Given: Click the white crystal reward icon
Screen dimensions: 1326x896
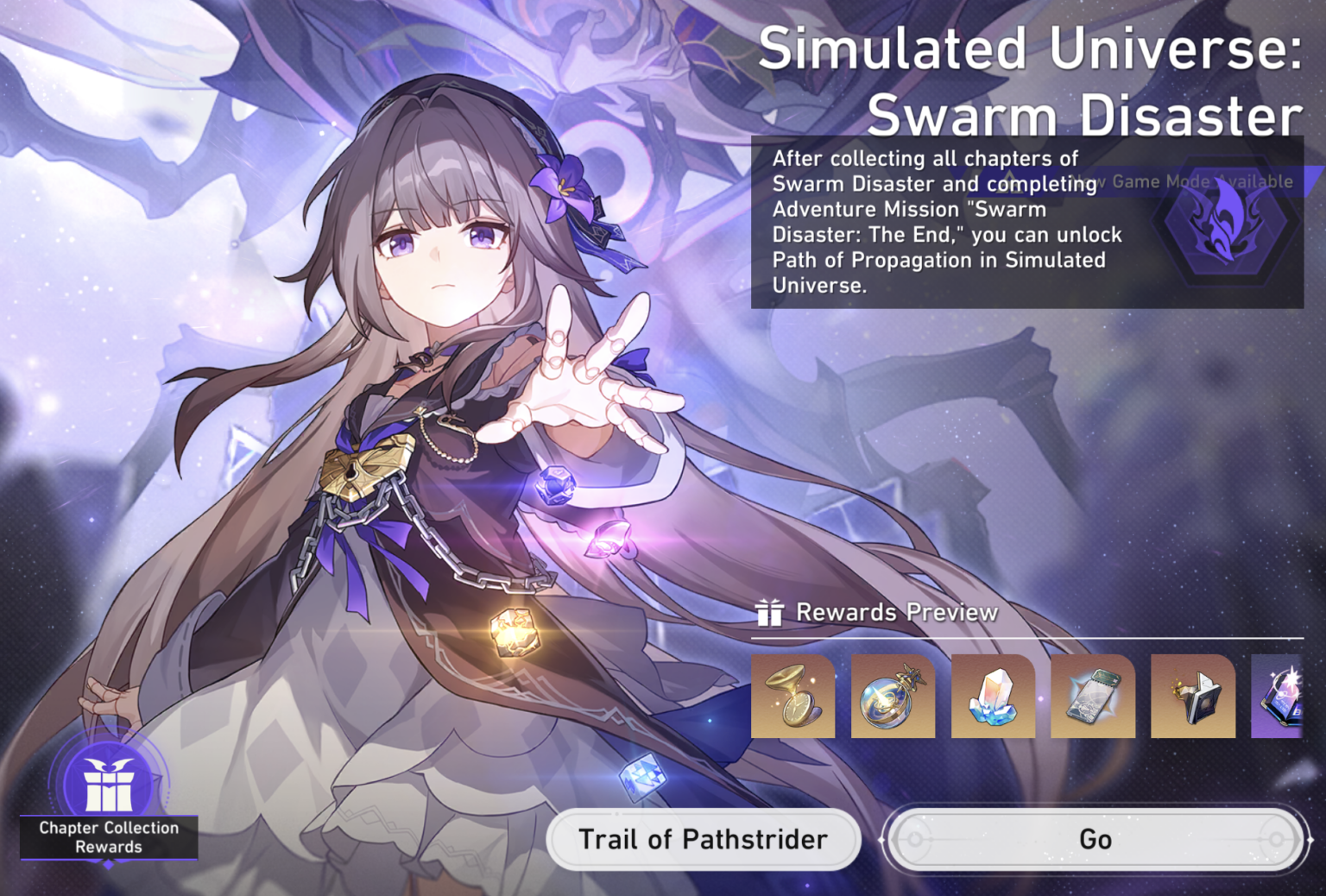Looking at the screenshot, I should pyautogui.click(x=993, y=697).
